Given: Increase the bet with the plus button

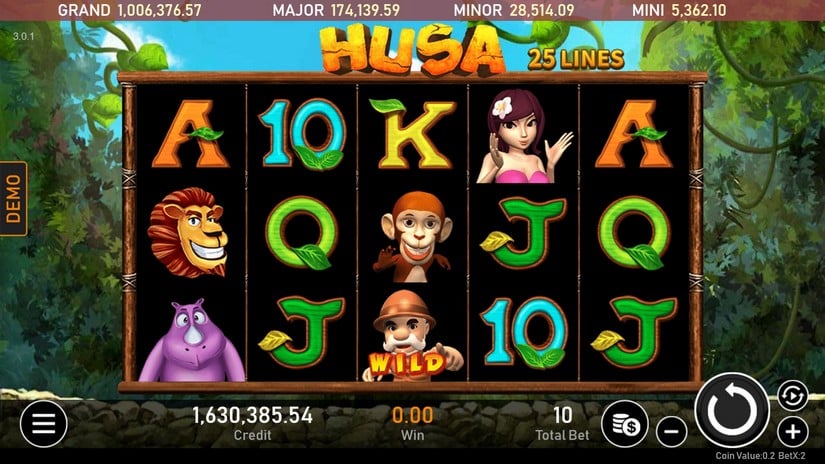Looking at the screenshot, I should (x=792, y=432).
